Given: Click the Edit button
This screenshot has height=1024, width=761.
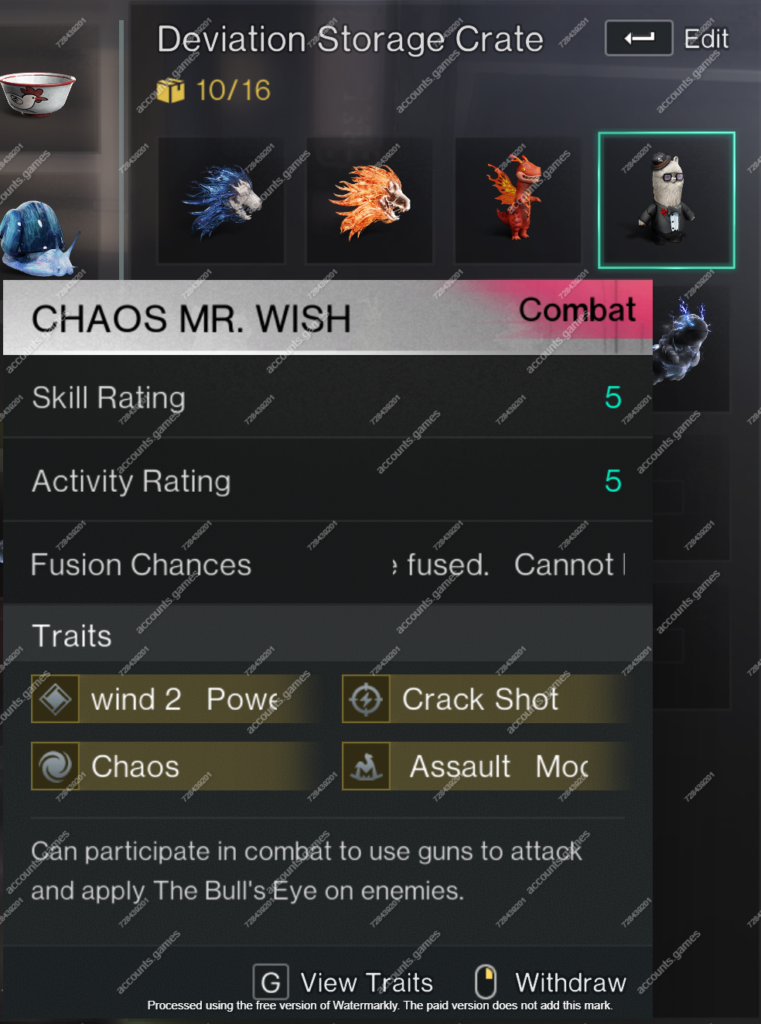Looking at the screenshot, I should (667, 39).
